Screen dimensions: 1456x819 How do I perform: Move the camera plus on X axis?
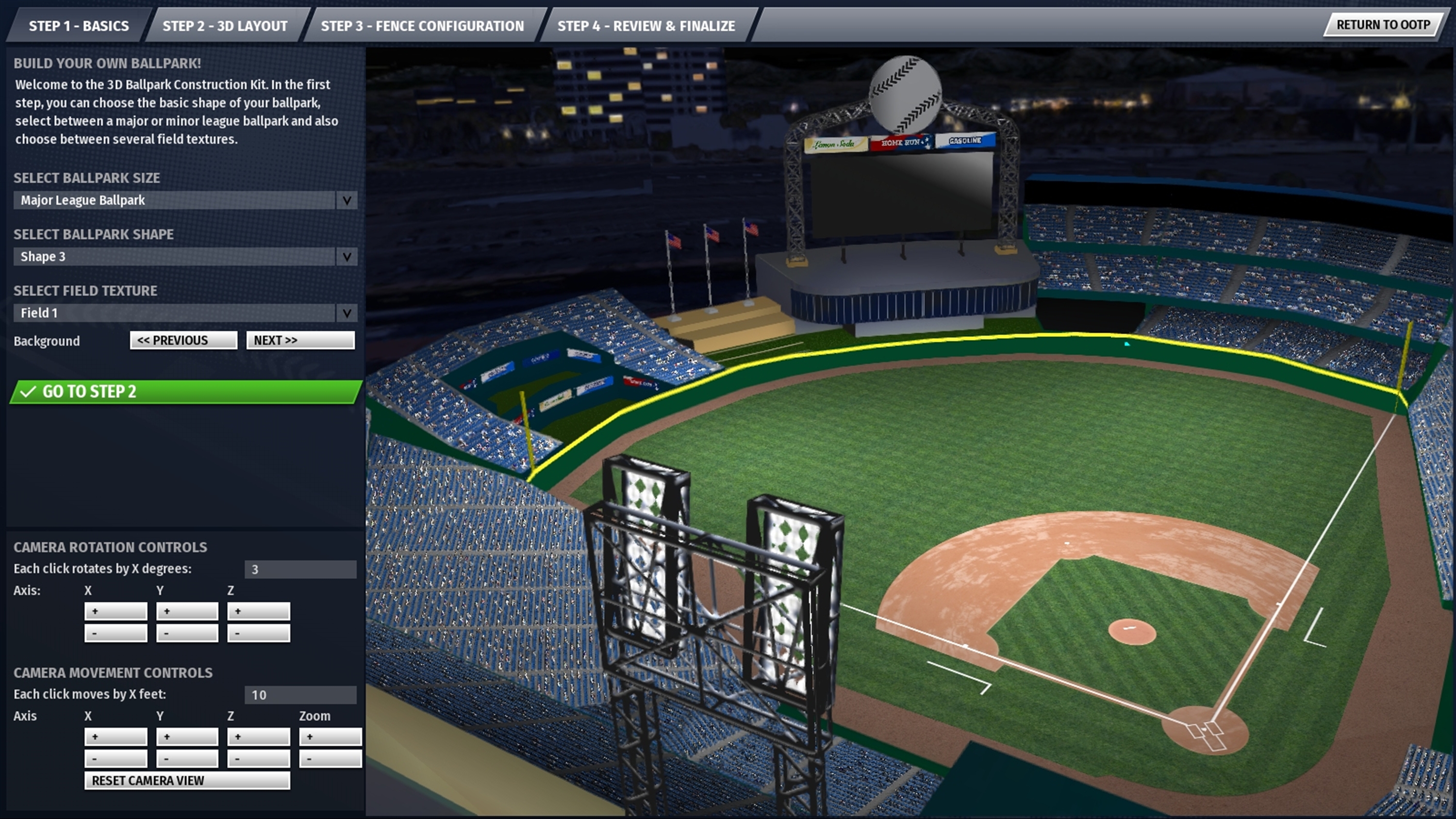click(116, 737)
